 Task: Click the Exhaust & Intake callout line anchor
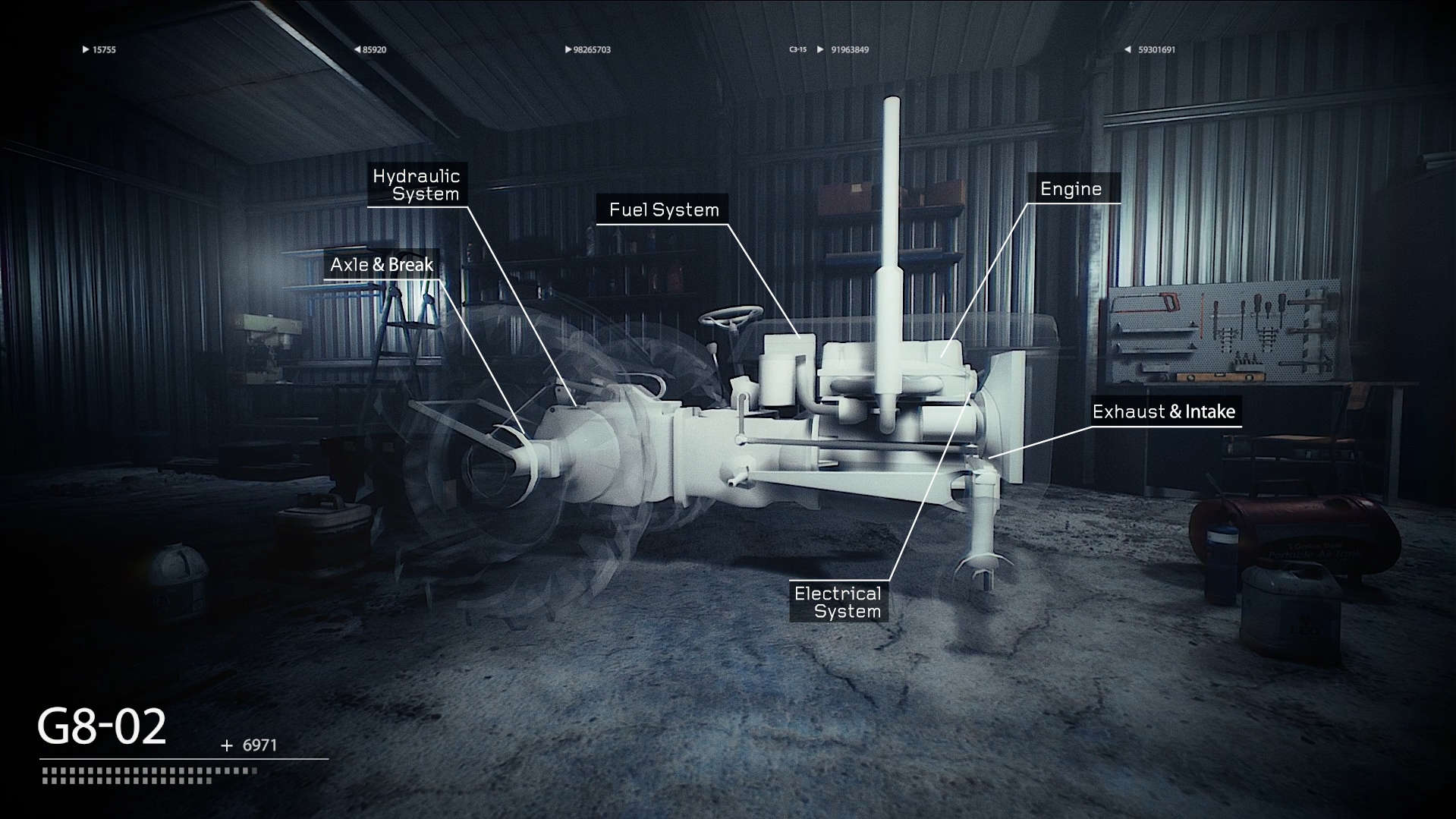click(x=989, y=458)
